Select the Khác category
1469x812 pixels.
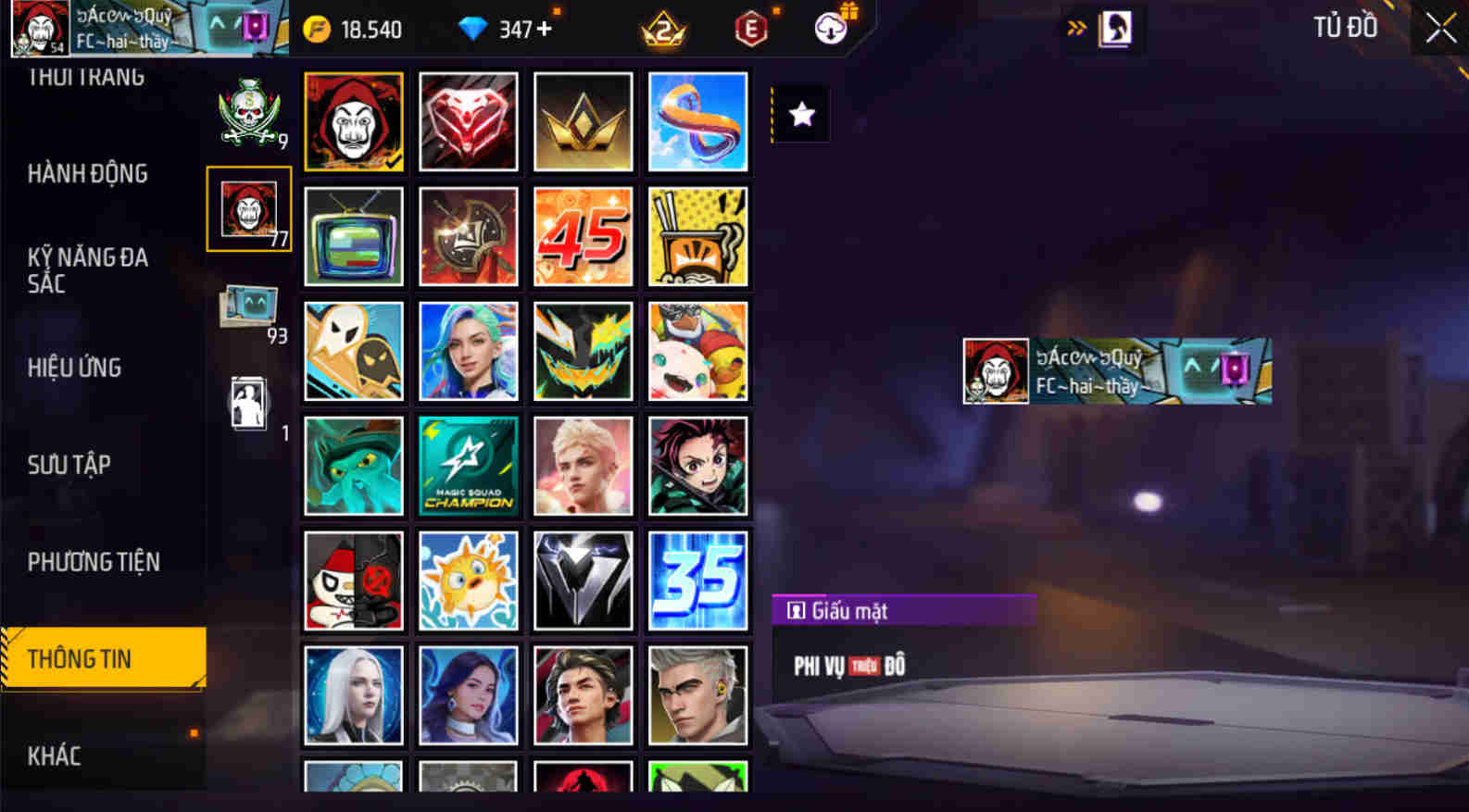pyautogui.click(x=56, y=756)
